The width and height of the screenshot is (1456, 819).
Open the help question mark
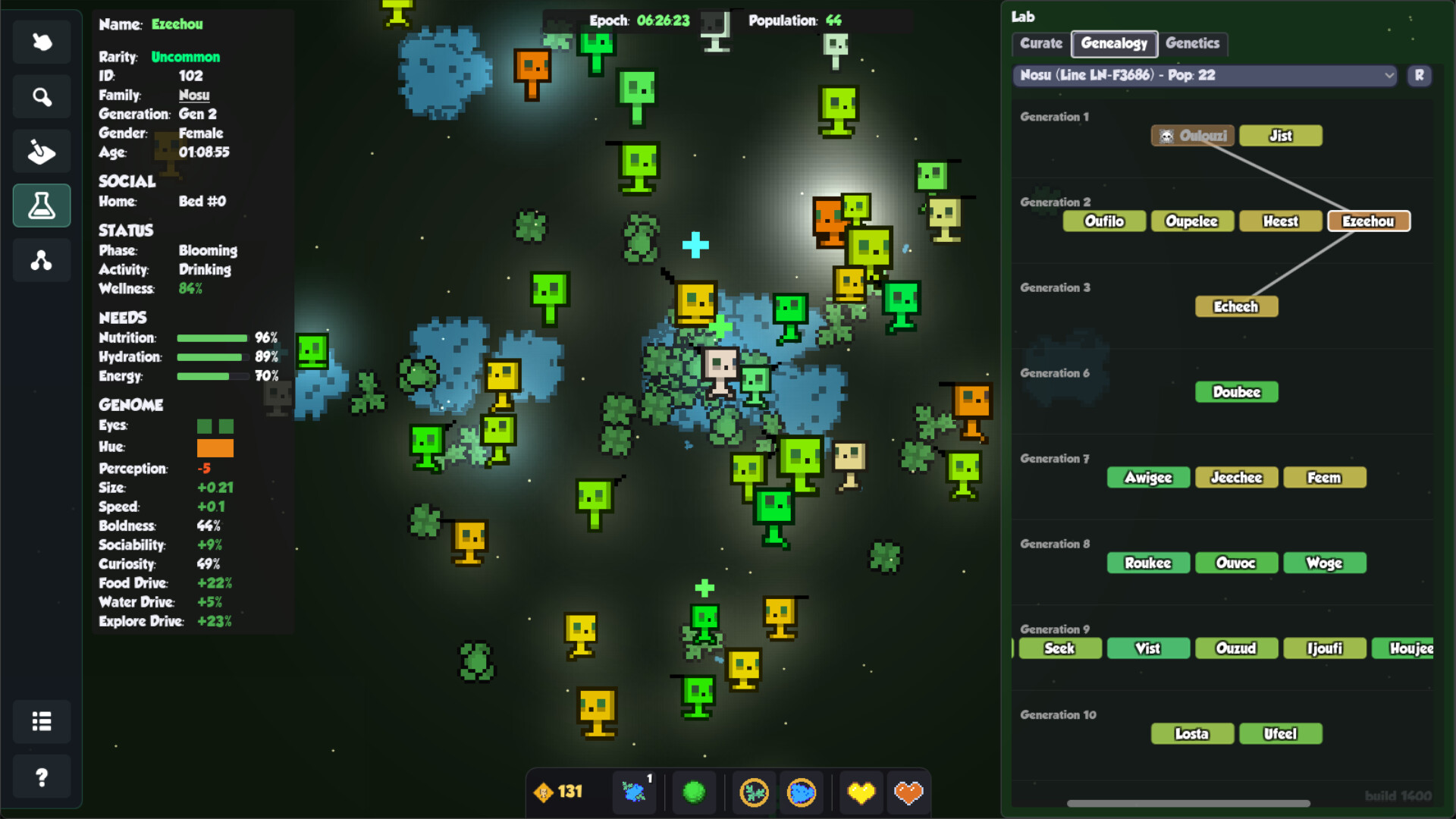[42, 777]
